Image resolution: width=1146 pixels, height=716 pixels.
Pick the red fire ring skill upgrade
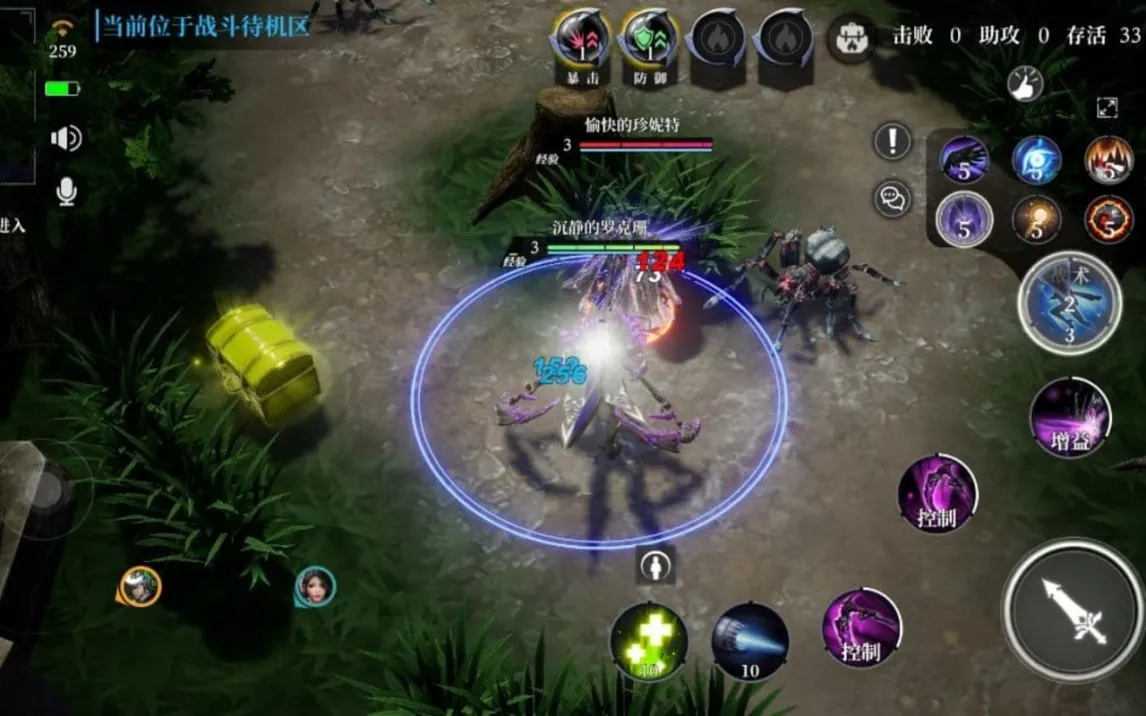click(x=1109, y=219)
